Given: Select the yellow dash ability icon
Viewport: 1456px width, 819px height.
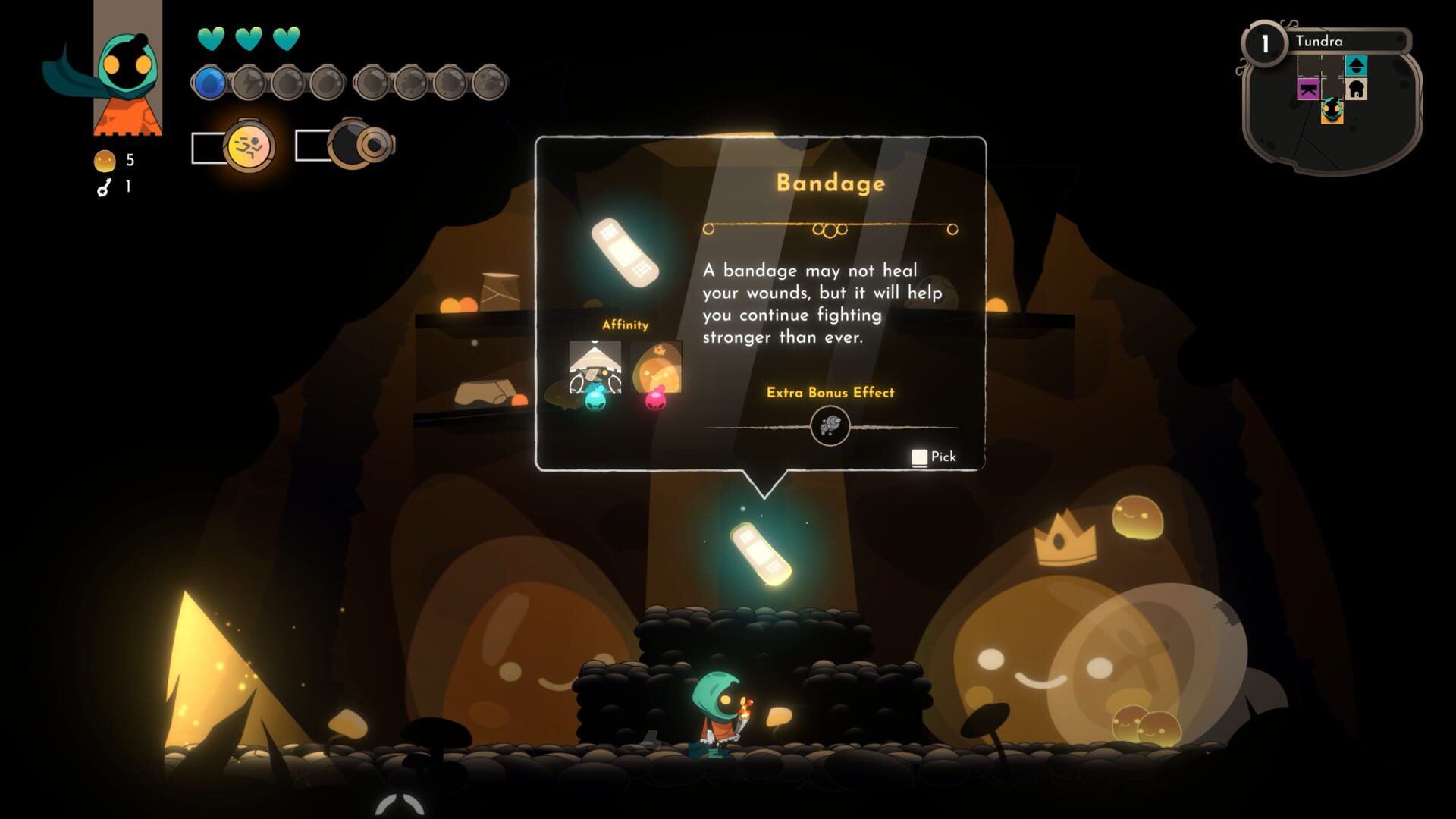Looking at the screenshot, I should tap(248, 146).
